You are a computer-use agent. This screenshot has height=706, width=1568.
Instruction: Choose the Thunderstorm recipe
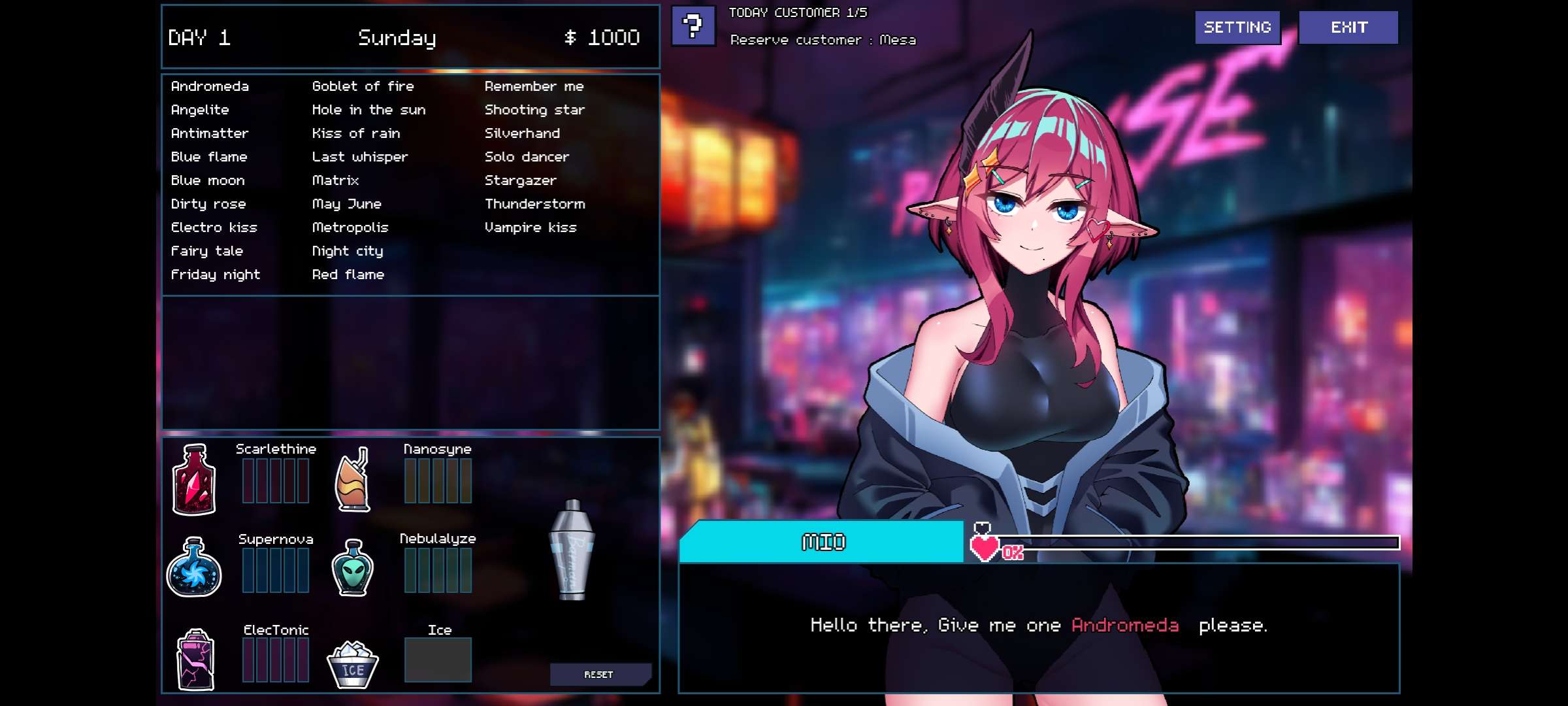coord(534,204)
